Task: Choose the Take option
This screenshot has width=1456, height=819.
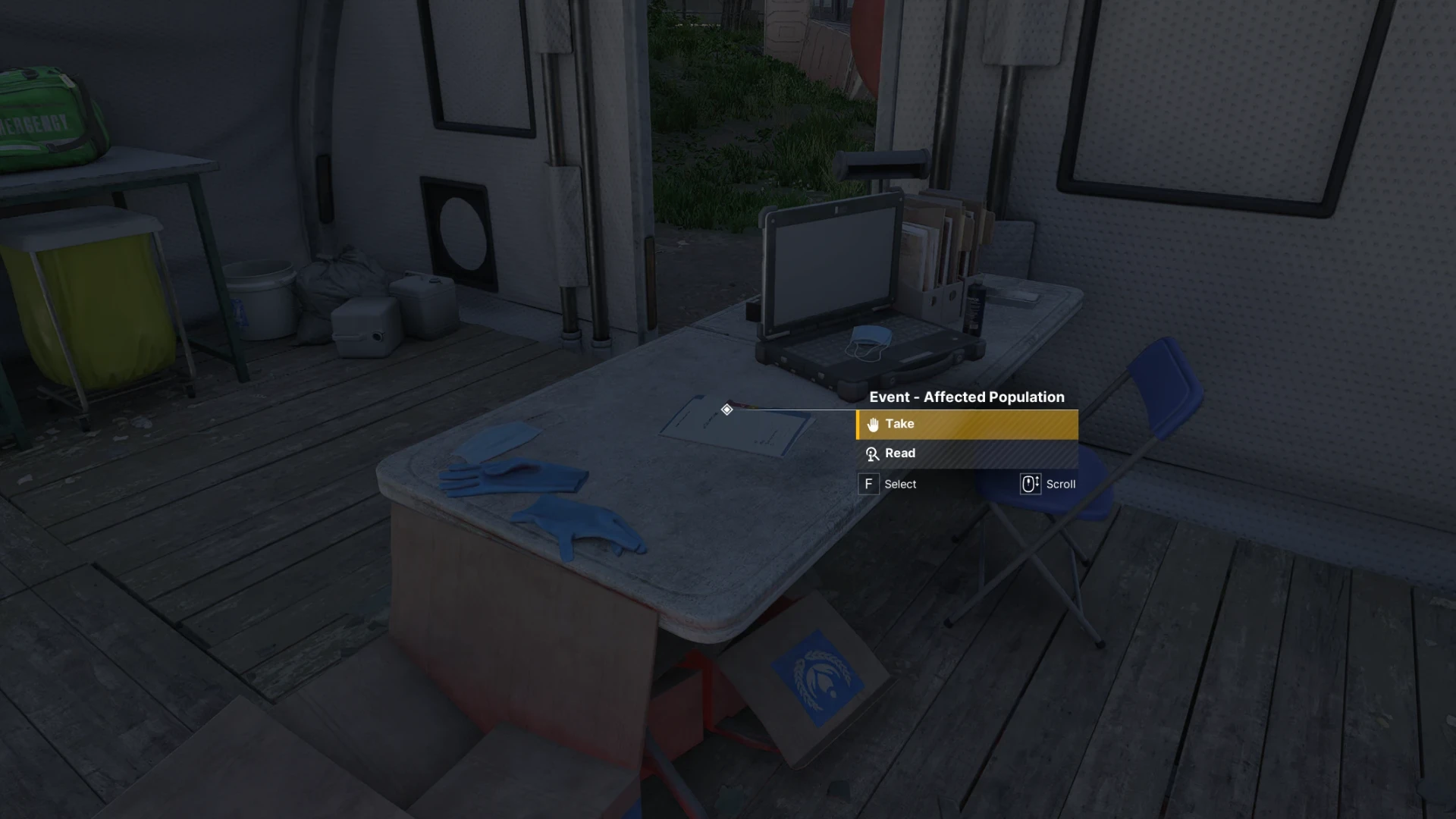Action: [967, 425]
